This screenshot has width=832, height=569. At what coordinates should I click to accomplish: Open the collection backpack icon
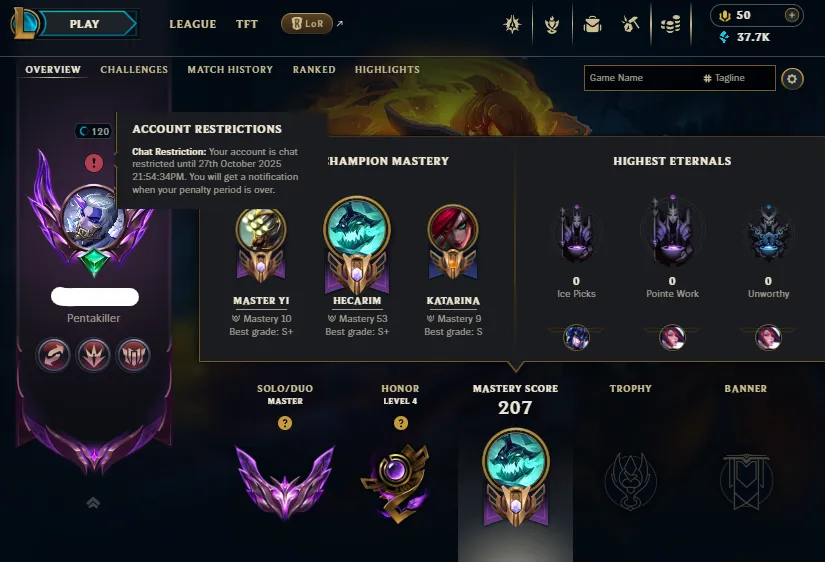click(x=593, y=24)
